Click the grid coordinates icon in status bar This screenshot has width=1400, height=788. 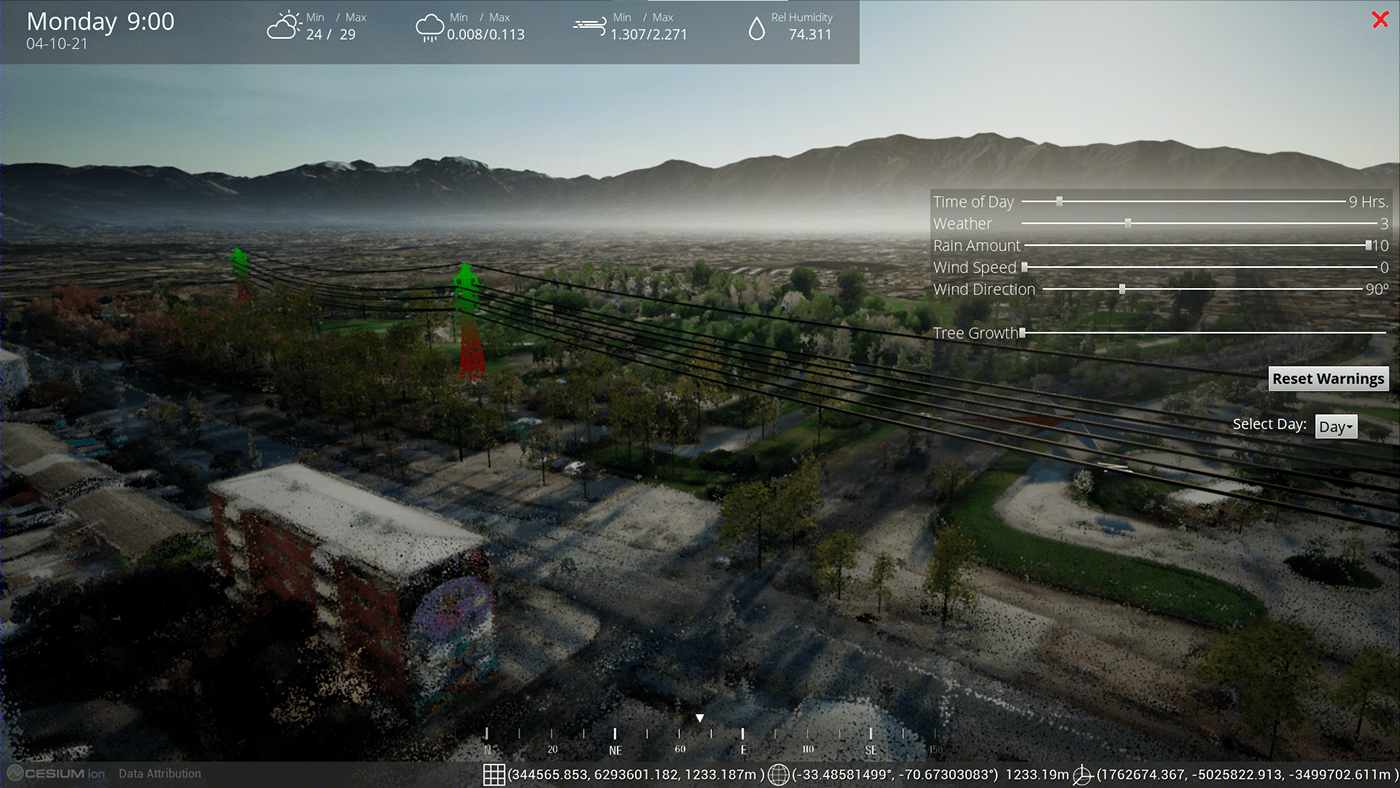(494, 774)
